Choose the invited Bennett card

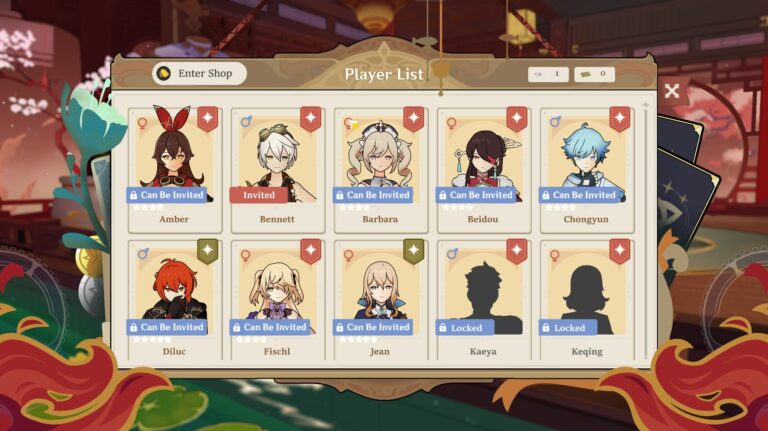(x=277, y=167)
